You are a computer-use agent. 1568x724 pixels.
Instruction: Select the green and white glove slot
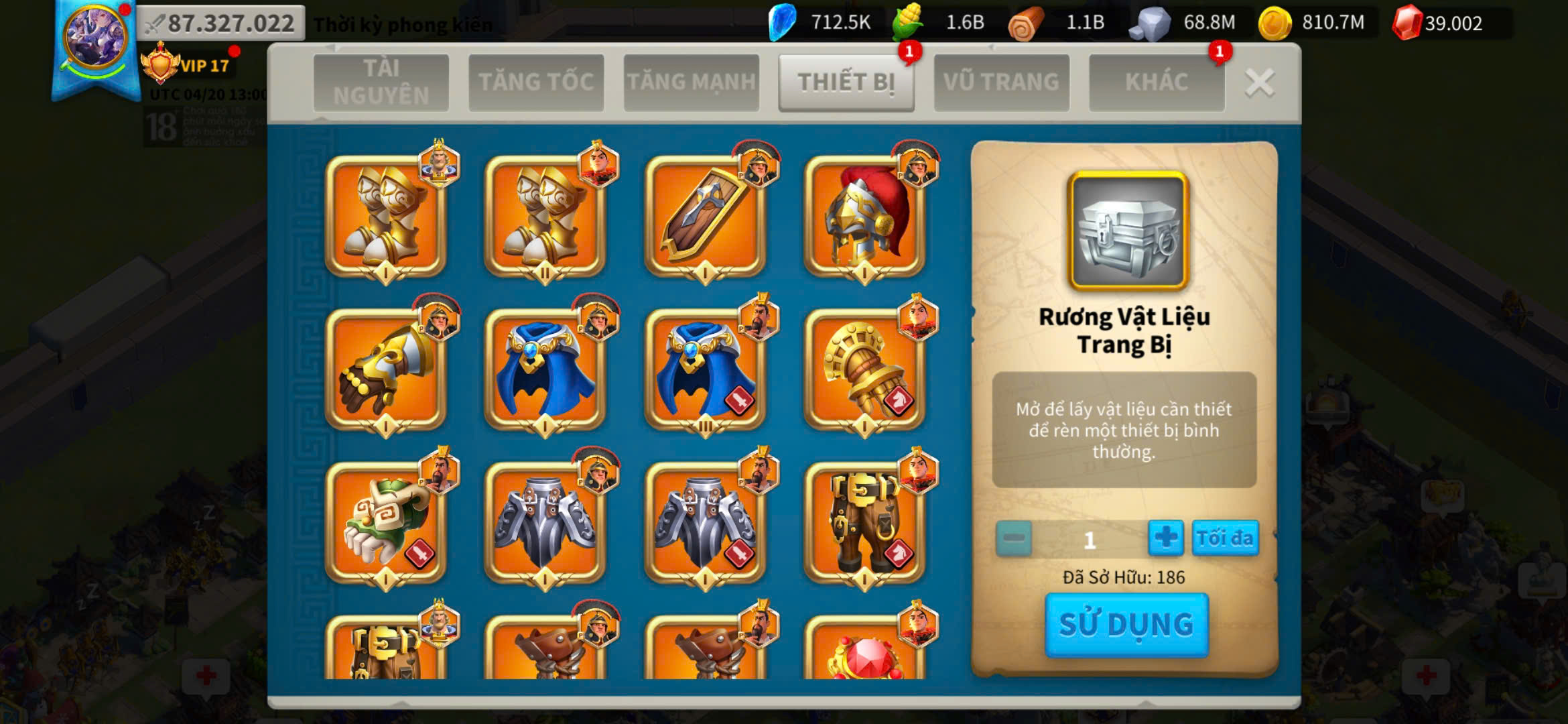(x=385, y=522)
